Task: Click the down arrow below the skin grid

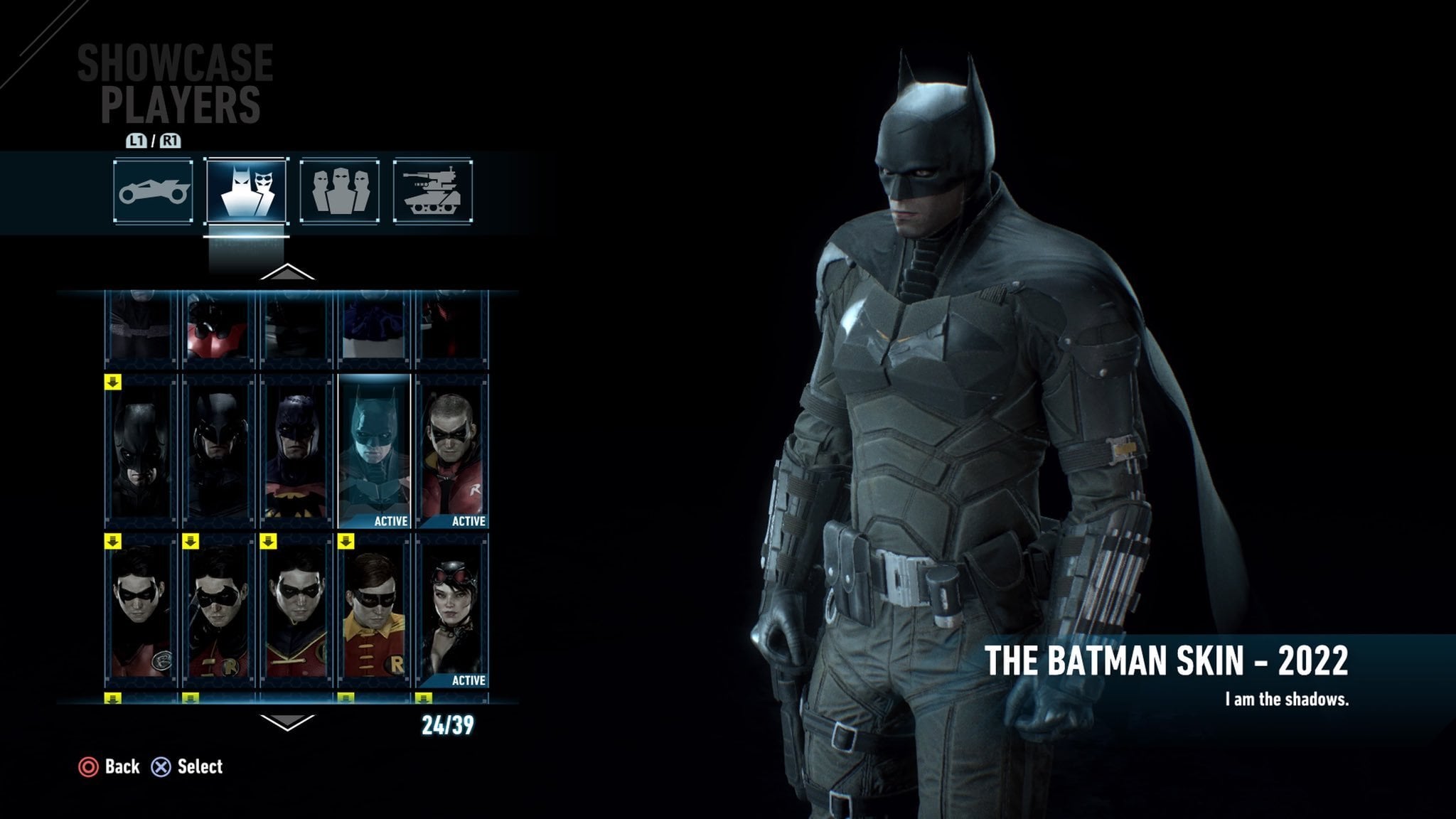Action: pos(287,723)
